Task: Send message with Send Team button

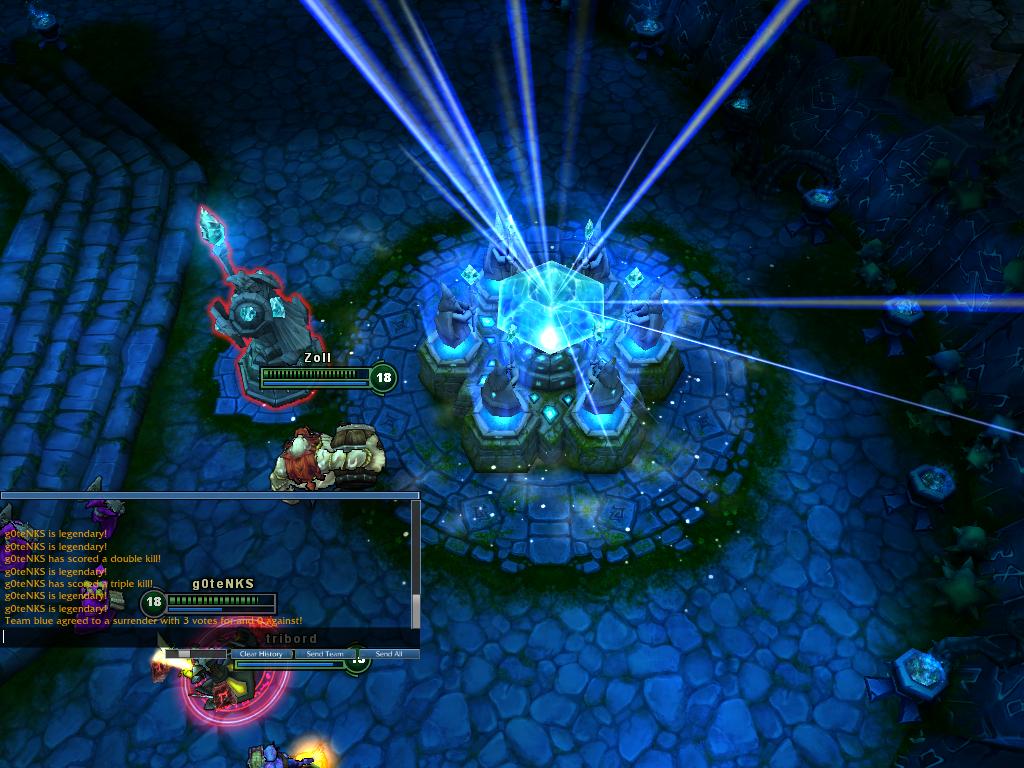Action: click(x=325, y=654)
